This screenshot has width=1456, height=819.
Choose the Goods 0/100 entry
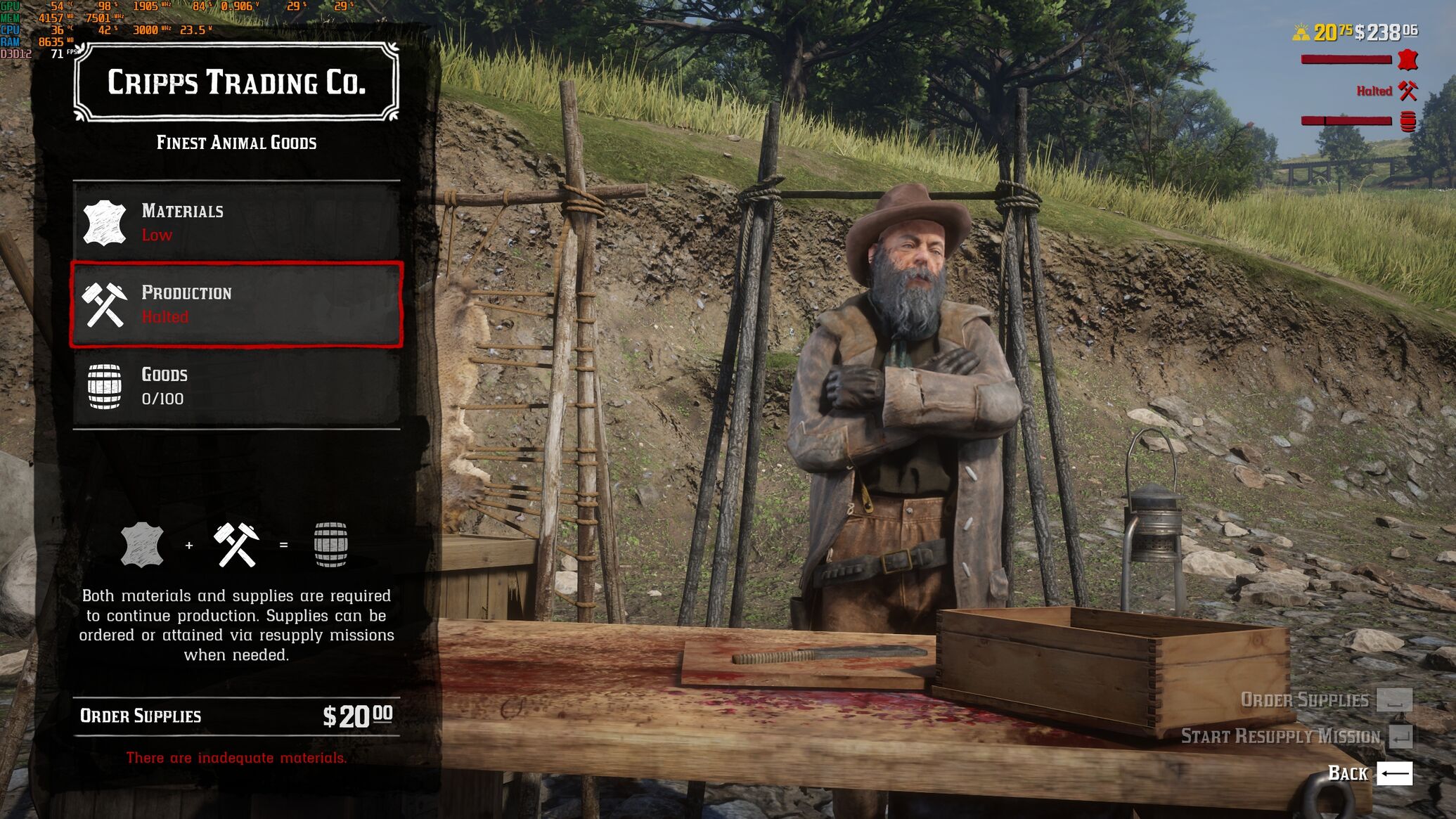(x=236, y=386)
